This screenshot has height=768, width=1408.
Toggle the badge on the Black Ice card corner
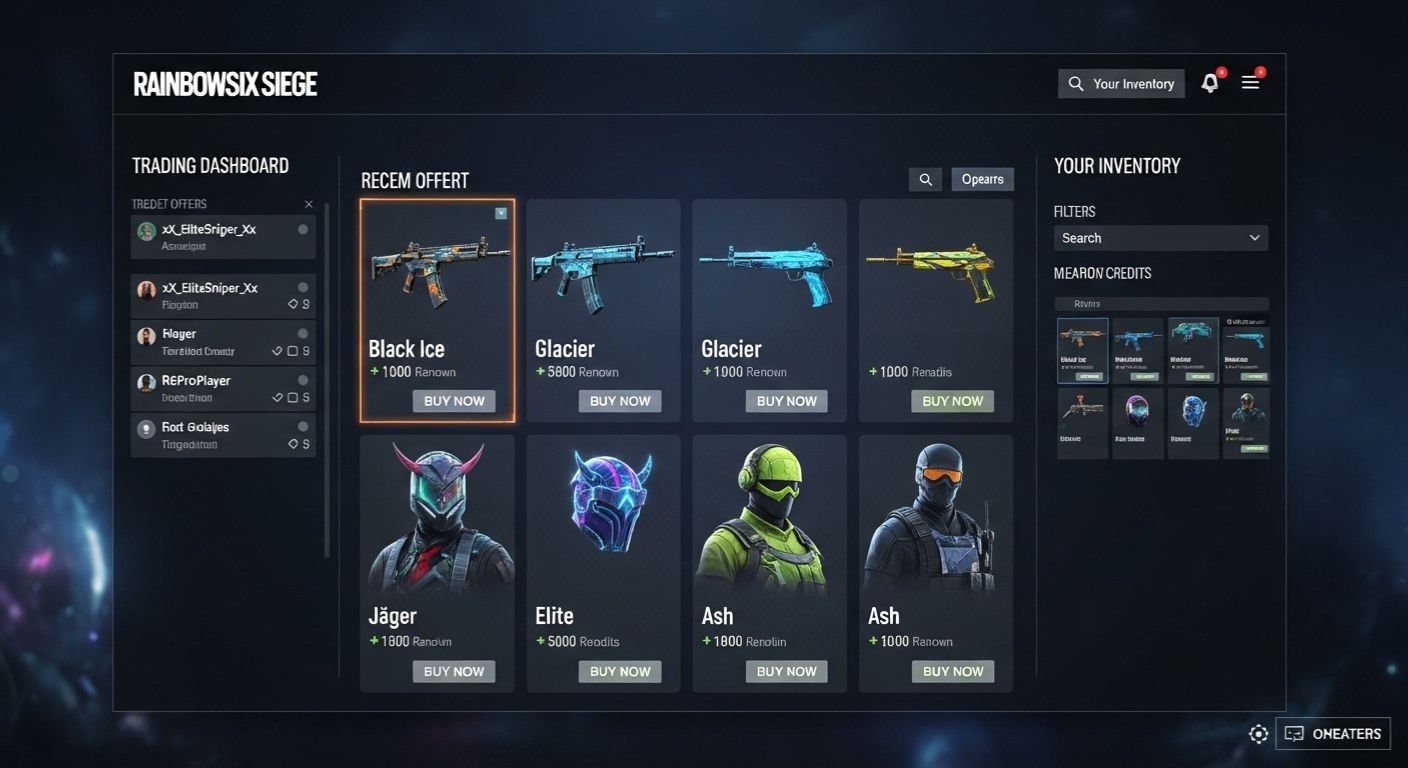click(x=501, y=213)
